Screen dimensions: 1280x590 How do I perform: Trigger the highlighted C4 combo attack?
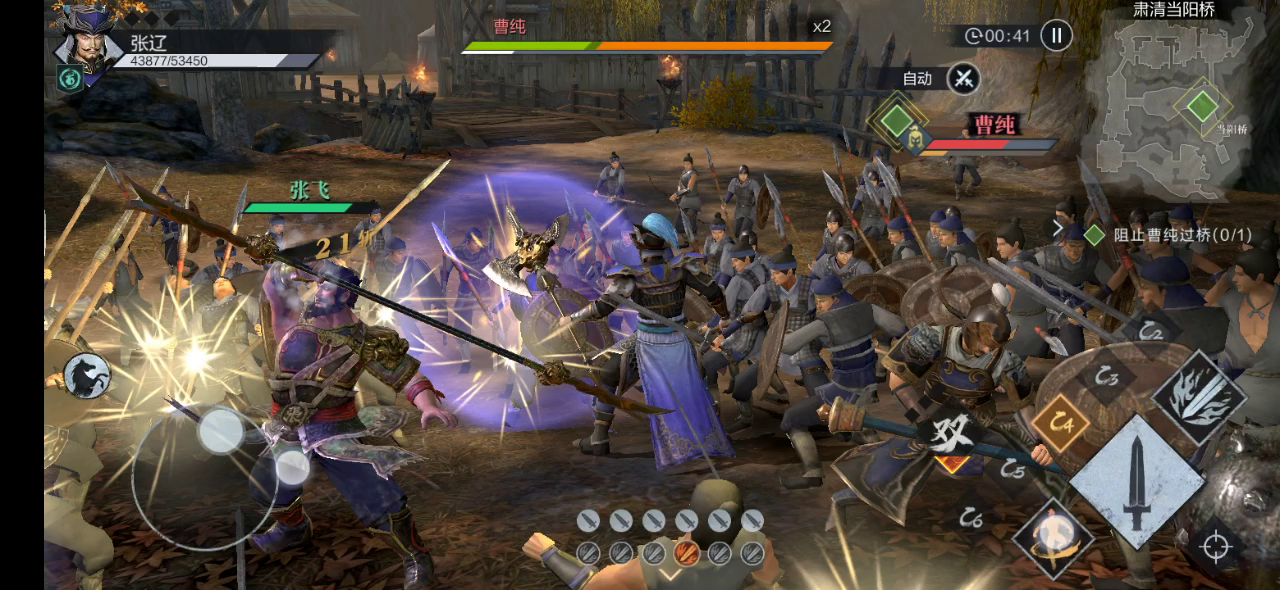coord(1060,422)
